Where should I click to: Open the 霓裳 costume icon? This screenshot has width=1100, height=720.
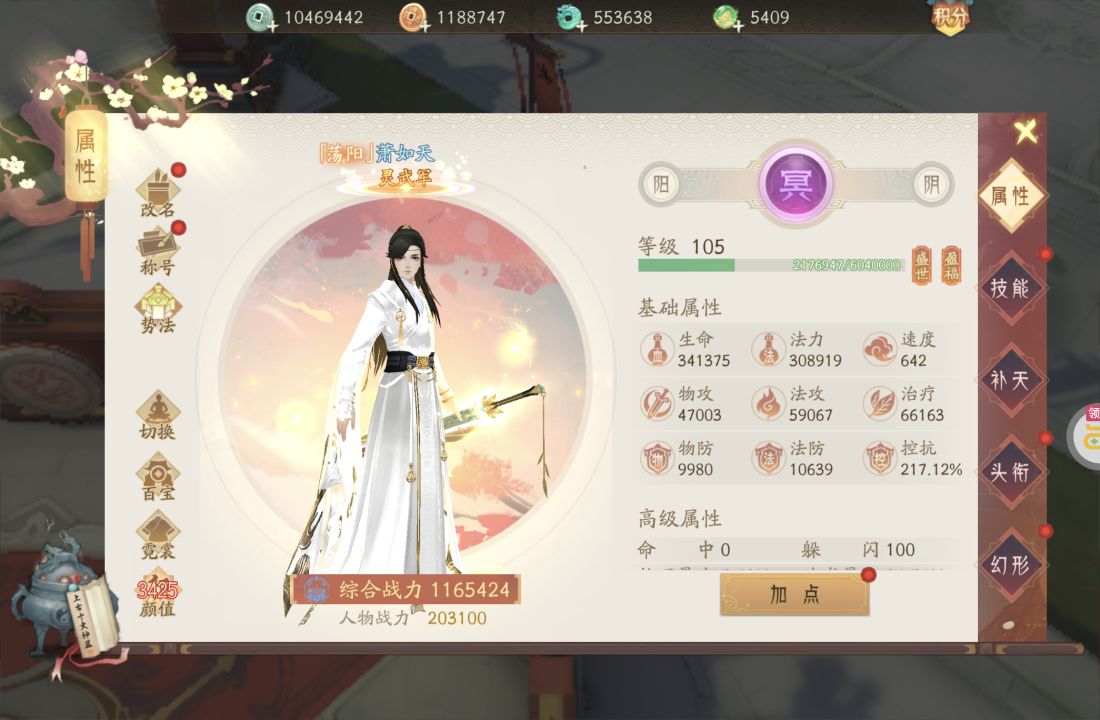coord(158,536)
